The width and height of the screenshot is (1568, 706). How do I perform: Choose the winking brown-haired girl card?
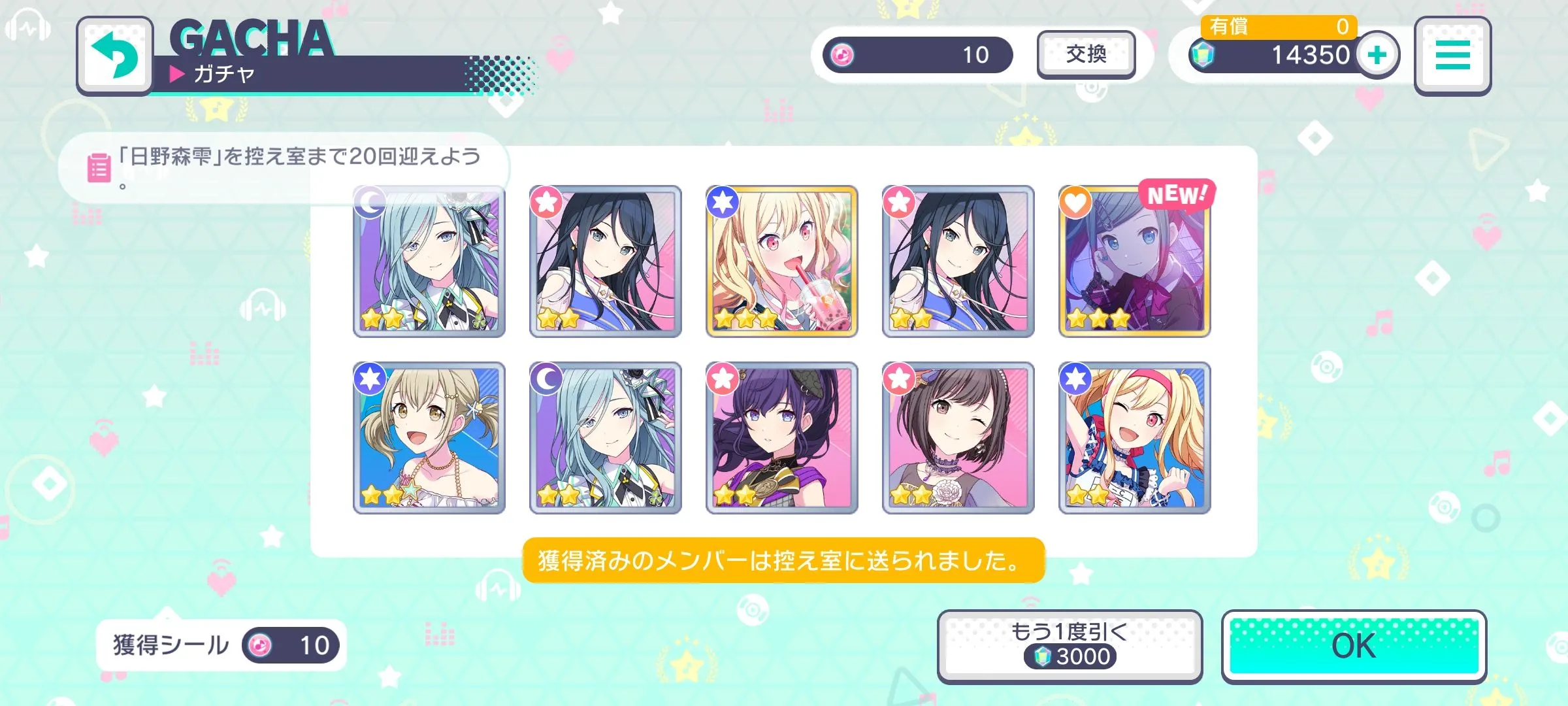pos(958,438)
